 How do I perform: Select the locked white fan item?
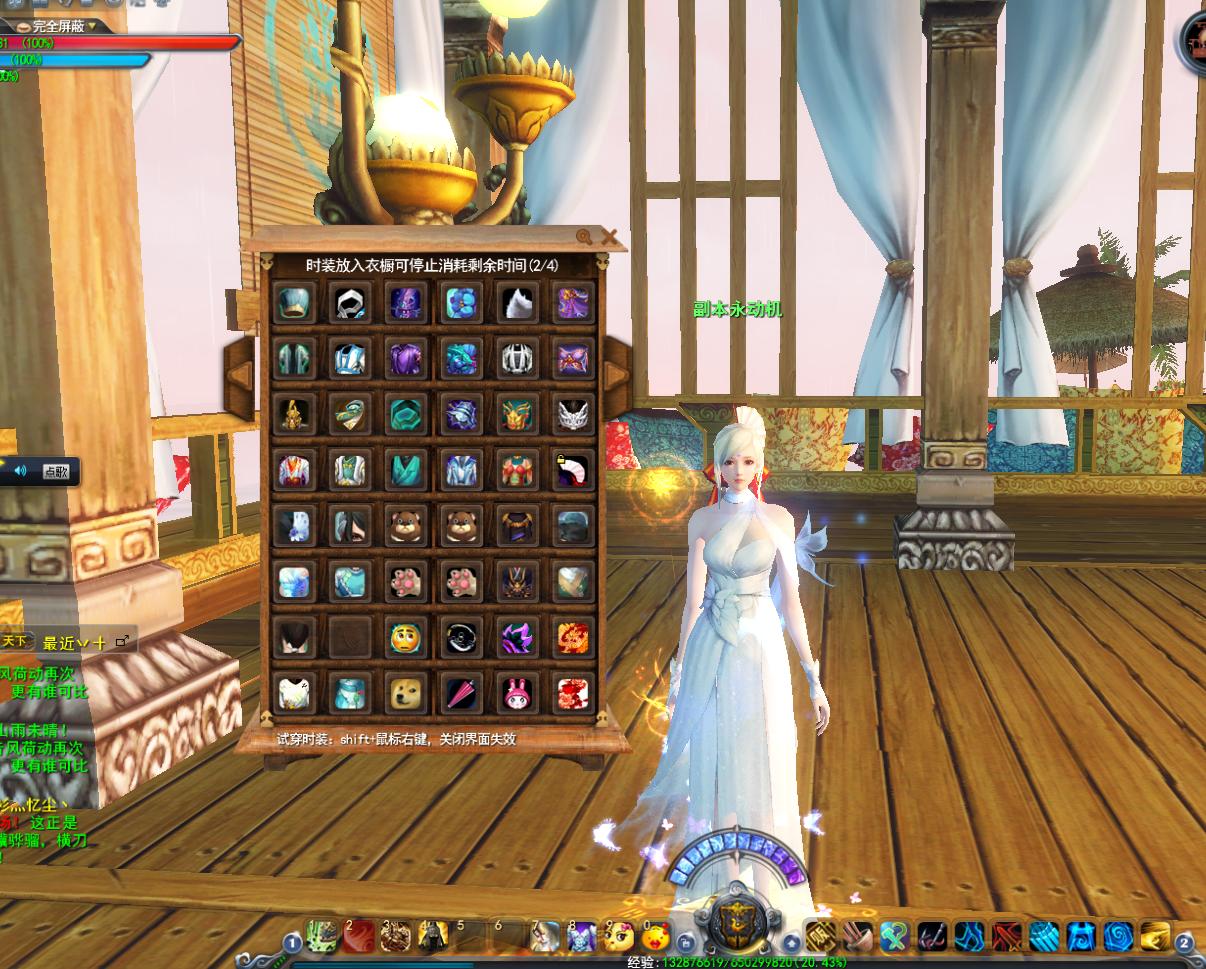(x=573, y=469)
